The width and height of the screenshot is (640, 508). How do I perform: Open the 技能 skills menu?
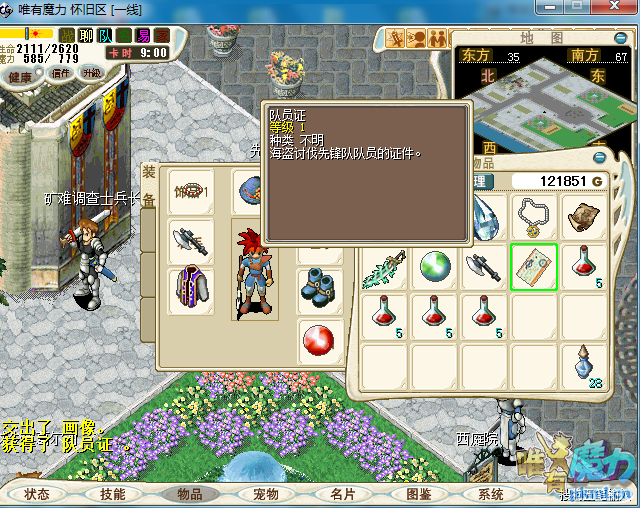coord(112,494)
